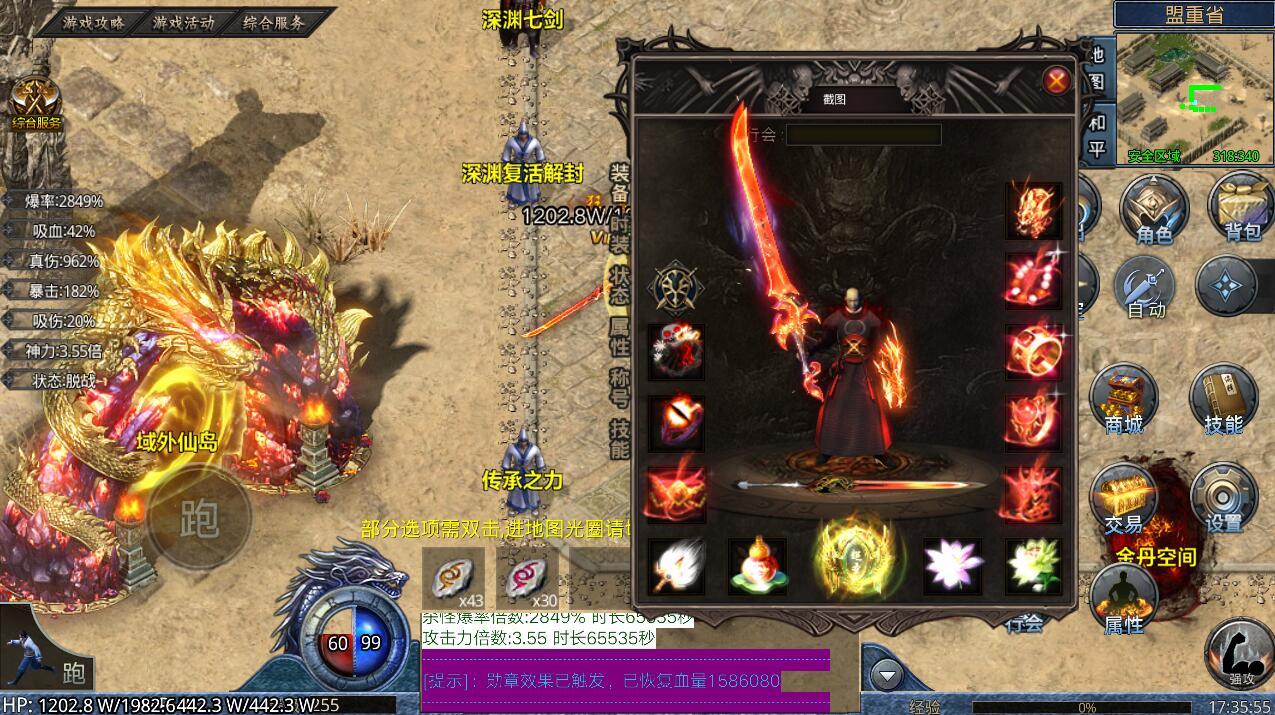Click the minimap in the corner

[1193, 97]
